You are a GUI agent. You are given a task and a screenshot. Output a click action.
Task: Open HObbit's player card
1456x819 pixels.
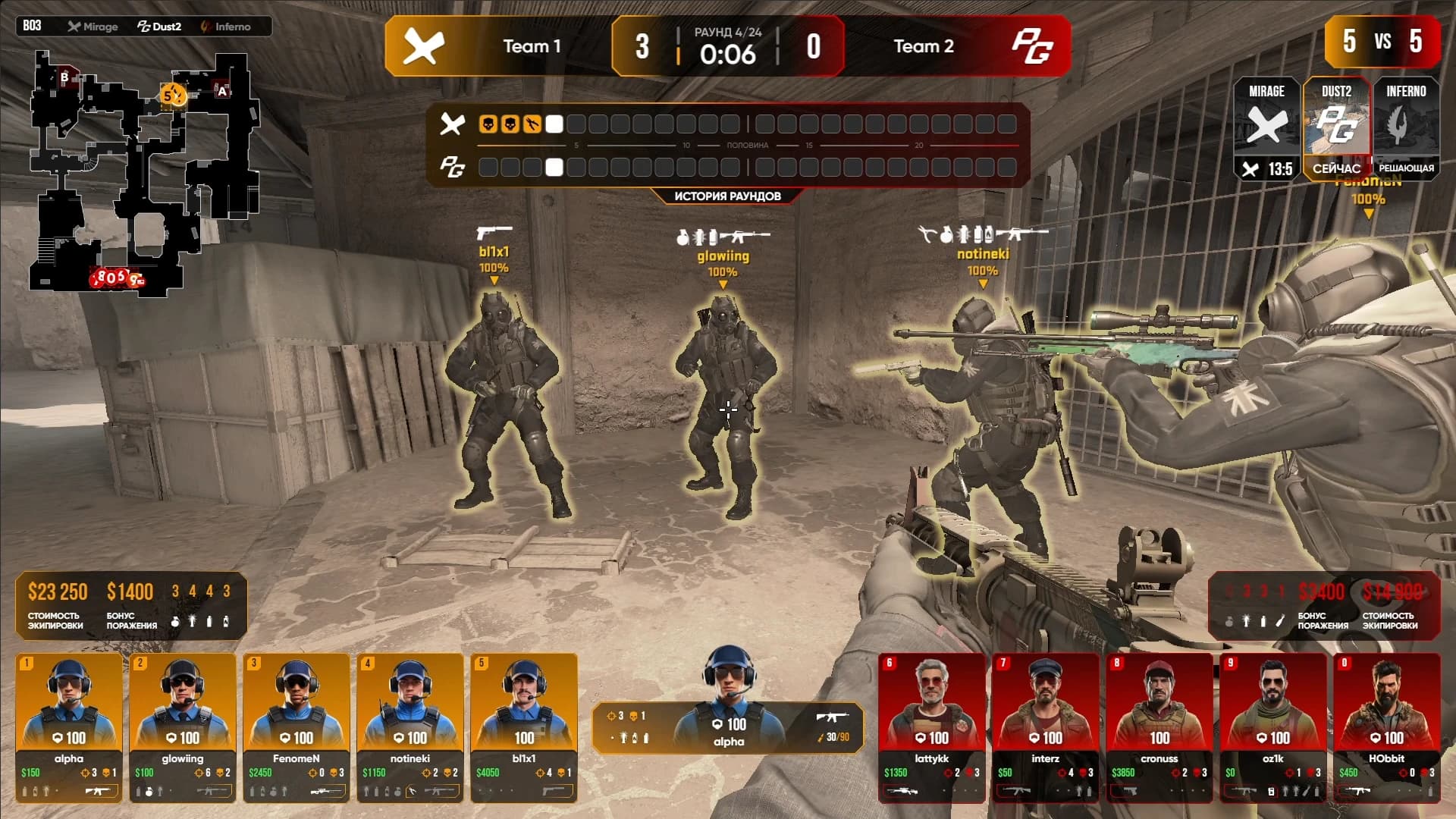[x=1387, y=726]
